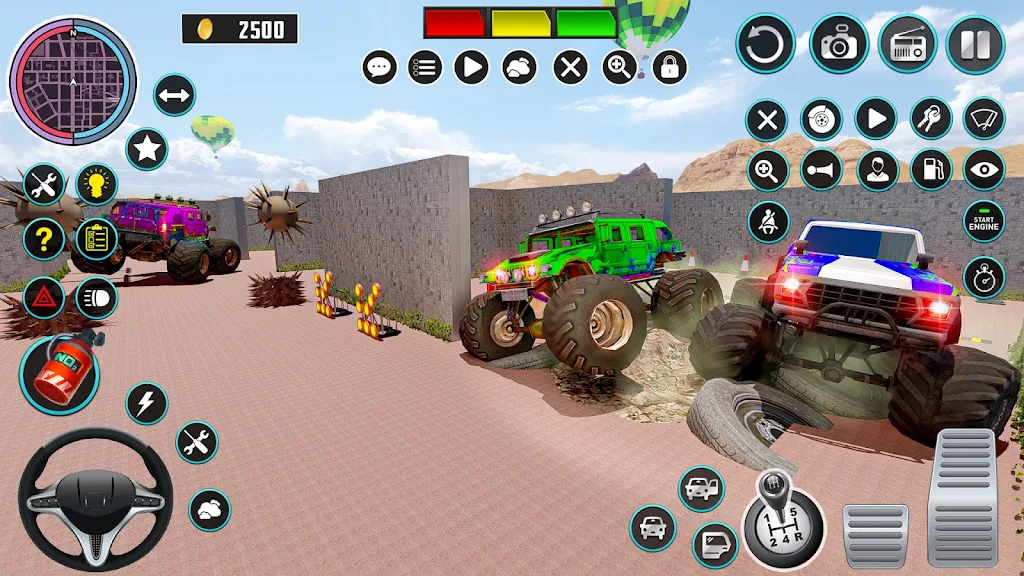Toggle the padlock icon
1024x576 pixels.
pyautogui.click(x=669, y=68)
